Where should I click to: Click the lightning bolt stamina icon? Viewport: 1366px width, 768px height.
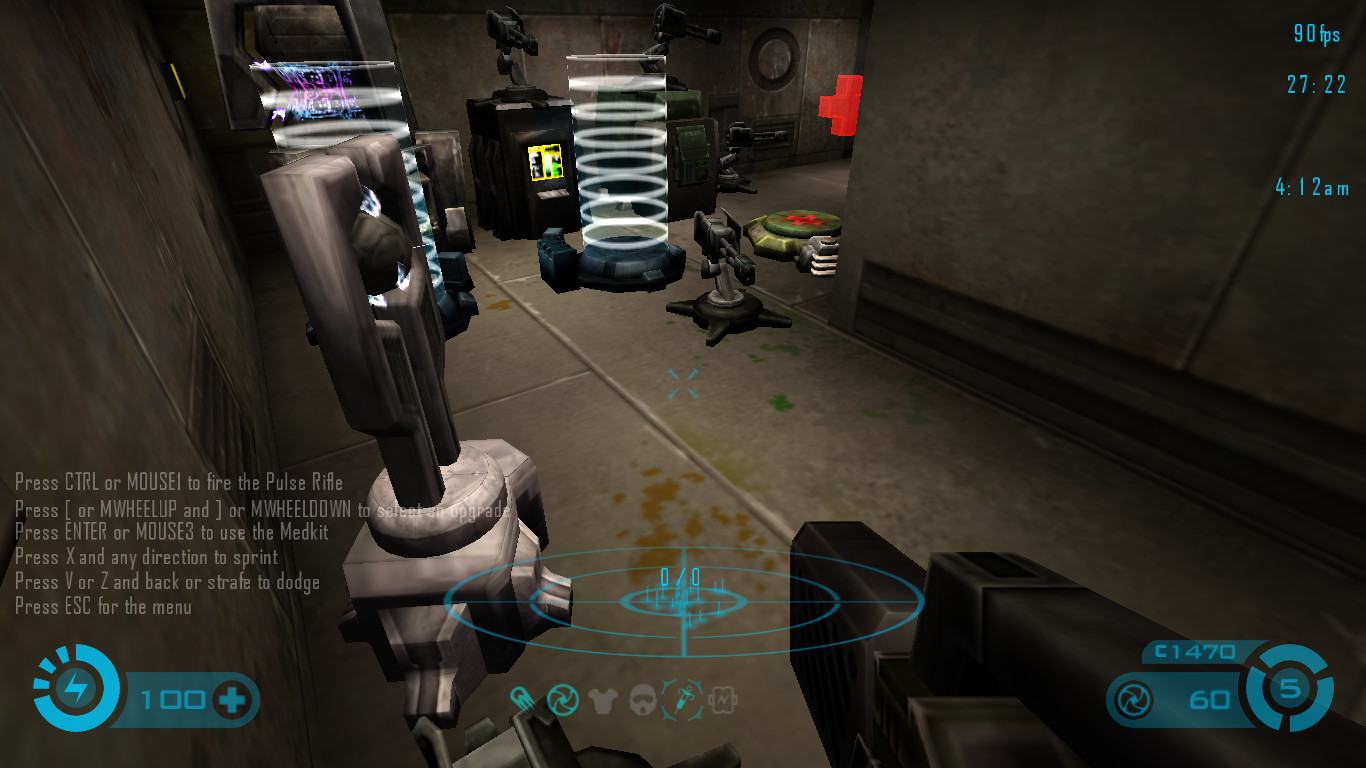(76, 688)
